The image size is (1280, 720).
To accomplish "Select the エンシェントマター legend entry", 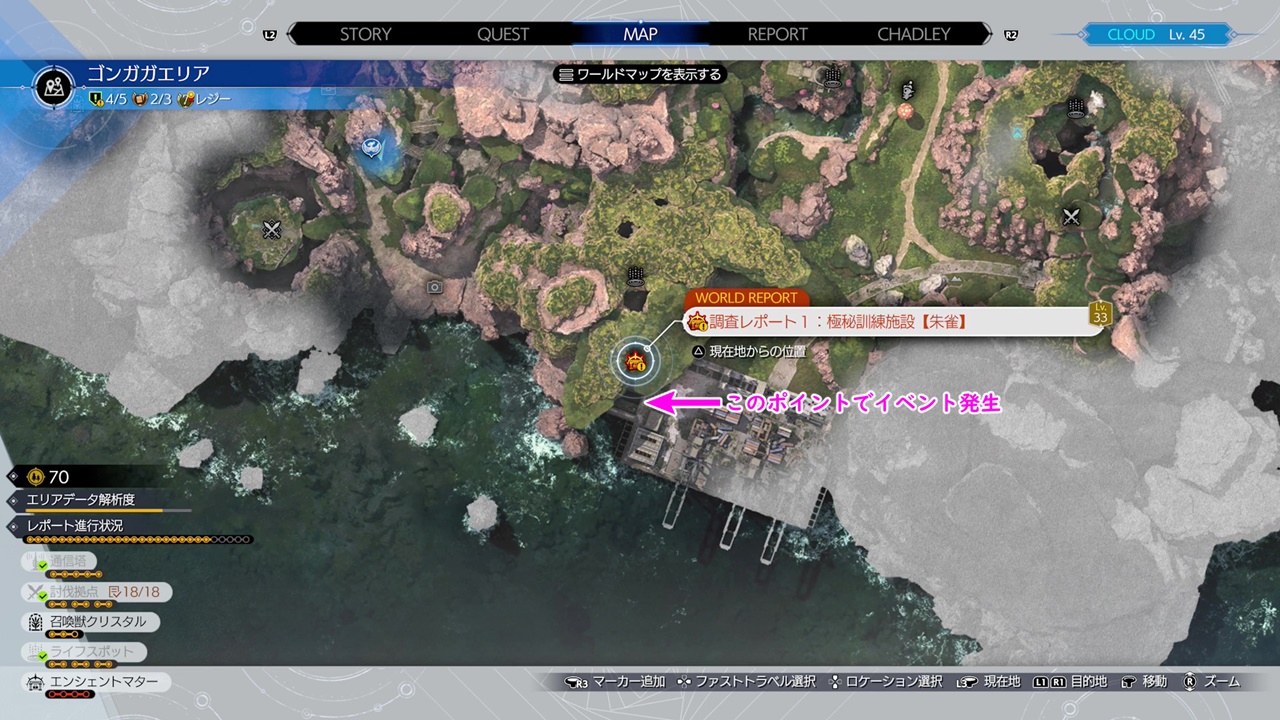I will pyautogui.click(x=95, y=682).
